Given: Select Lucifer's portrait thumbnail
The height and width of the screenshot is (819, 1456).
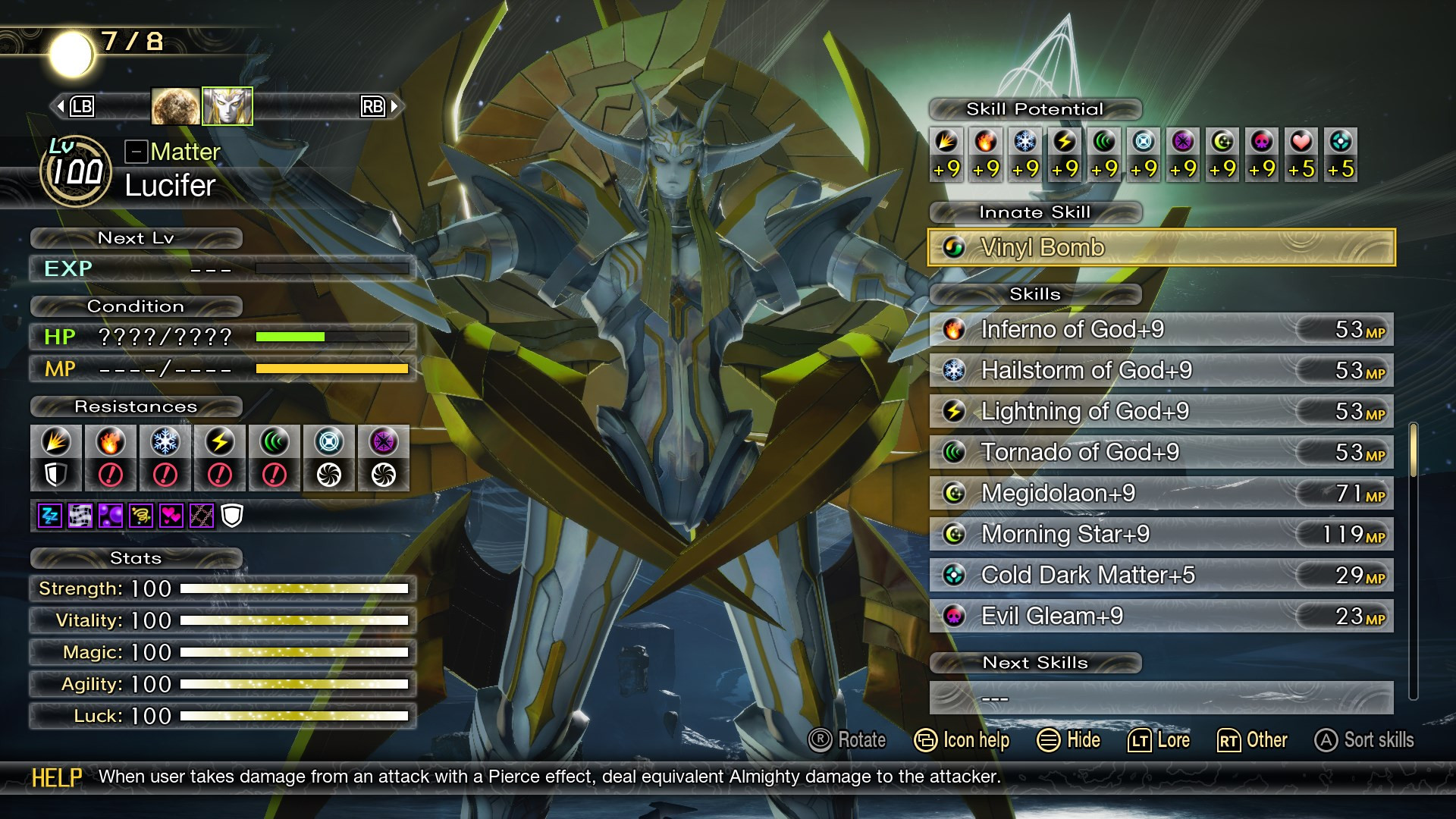Looking at the screenshot, I should (x=227, y=105).
